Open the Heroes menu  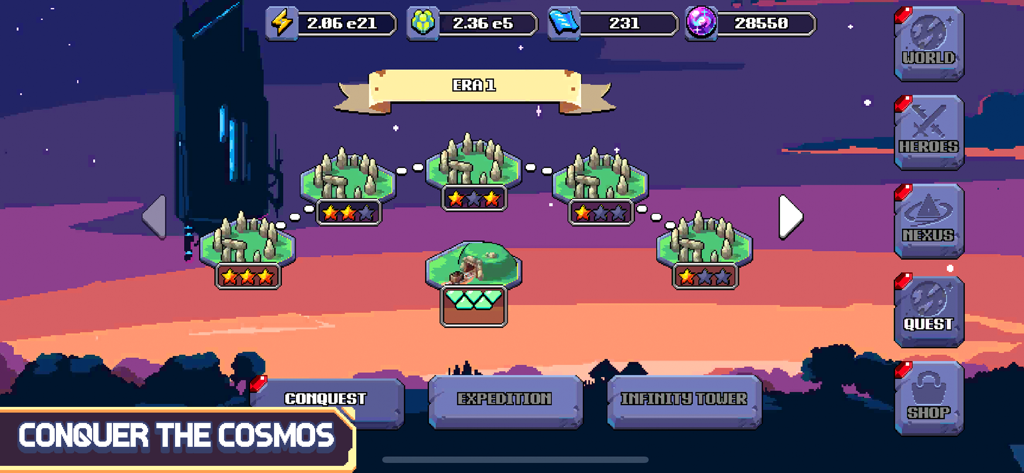929,132
